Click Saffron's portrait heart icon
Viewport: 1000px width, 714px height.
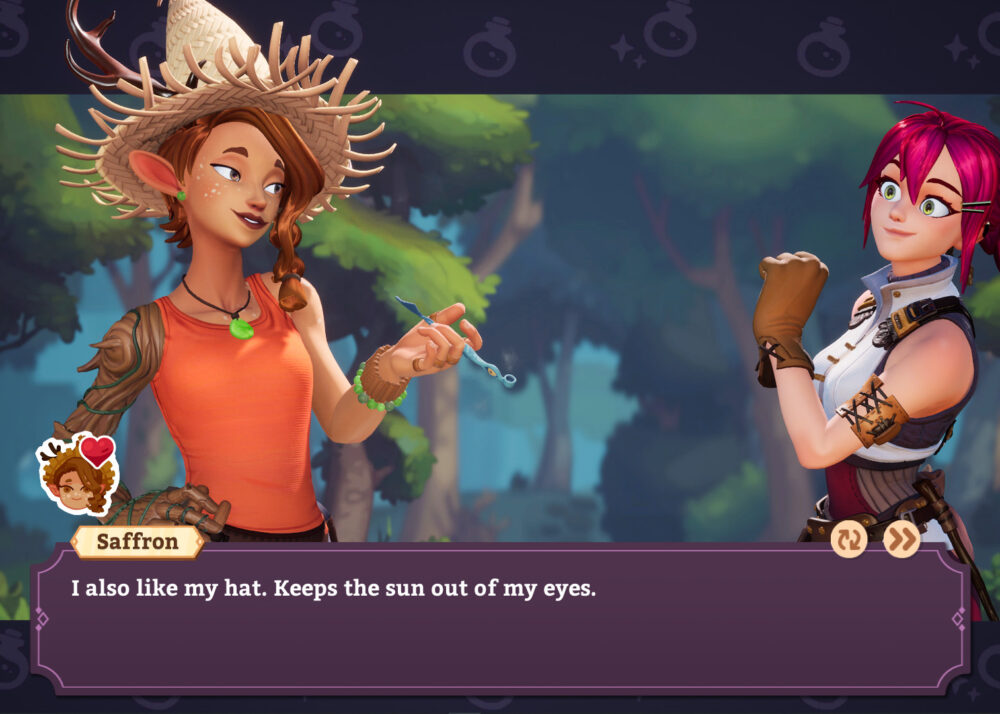click(x=97, y=452)
